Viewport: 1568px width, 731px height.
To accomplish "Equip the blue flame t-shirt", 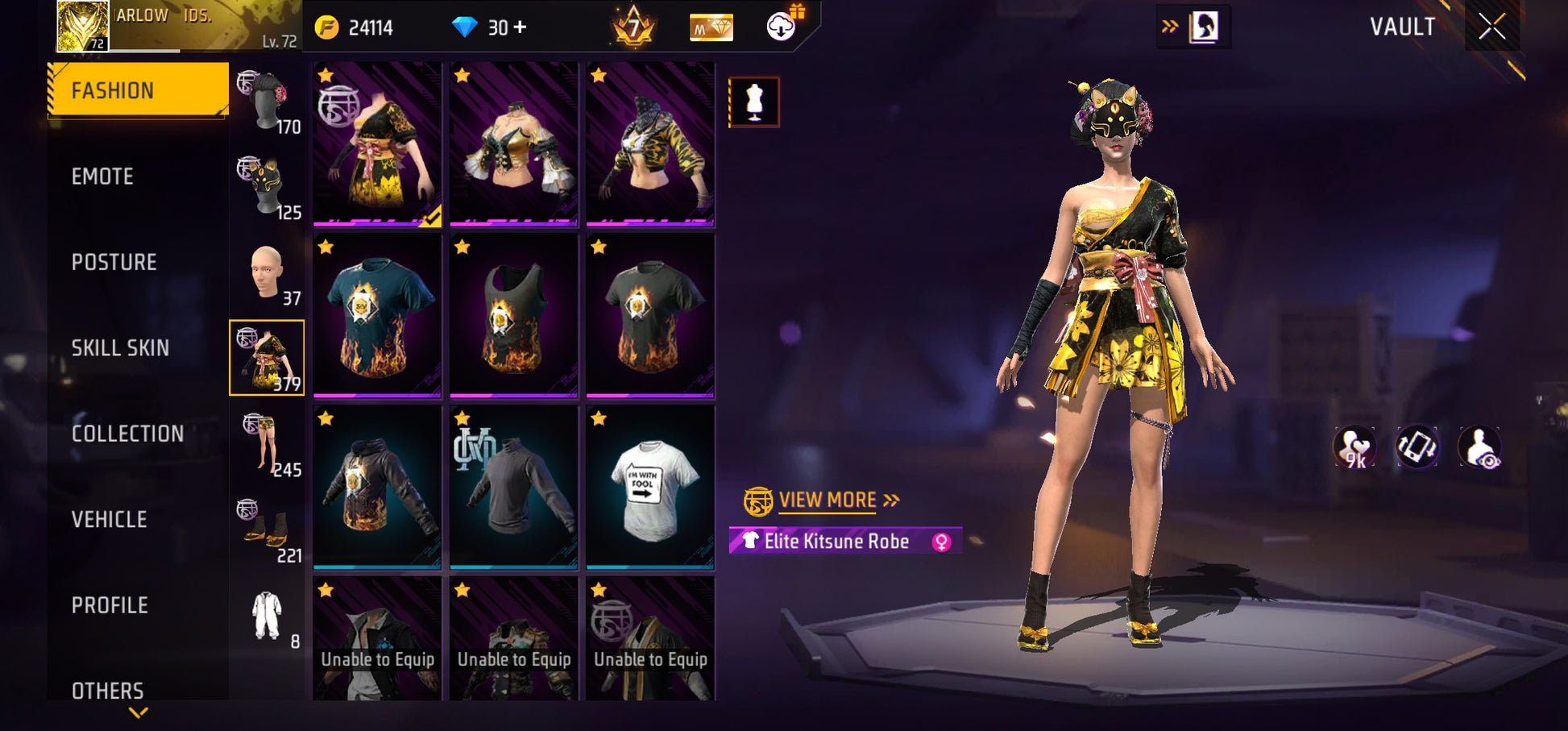I will pos(377,316).
